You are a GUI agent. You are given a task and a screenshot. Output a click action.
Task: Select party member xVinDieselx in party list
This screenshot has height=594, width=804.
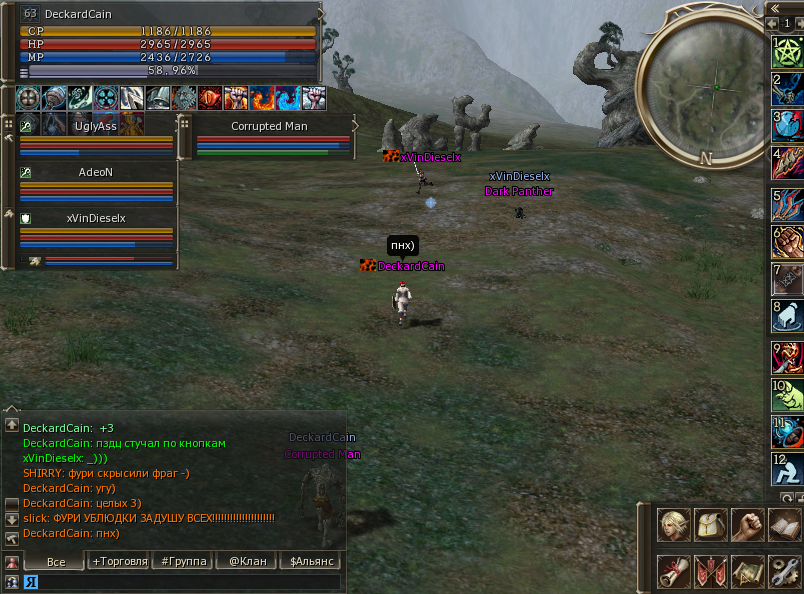95,217
